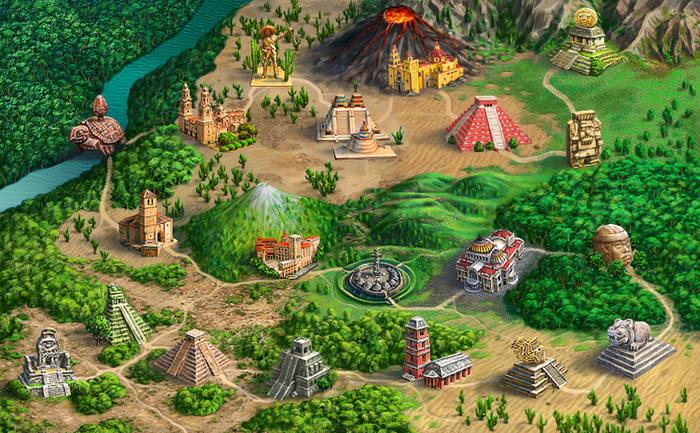Open the pyramid with golden carved top

tap(532, 365)
